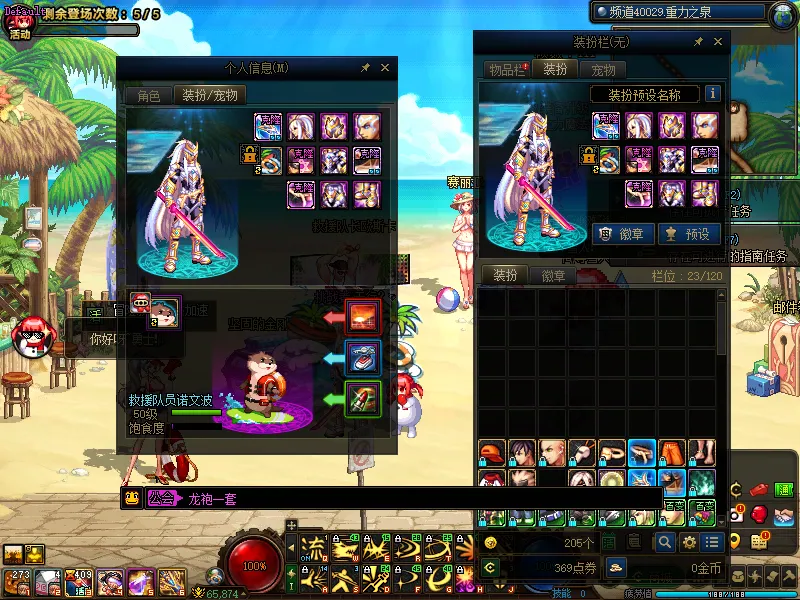
Task: Open the 物品栏 items tab
Action: (507, 70)
